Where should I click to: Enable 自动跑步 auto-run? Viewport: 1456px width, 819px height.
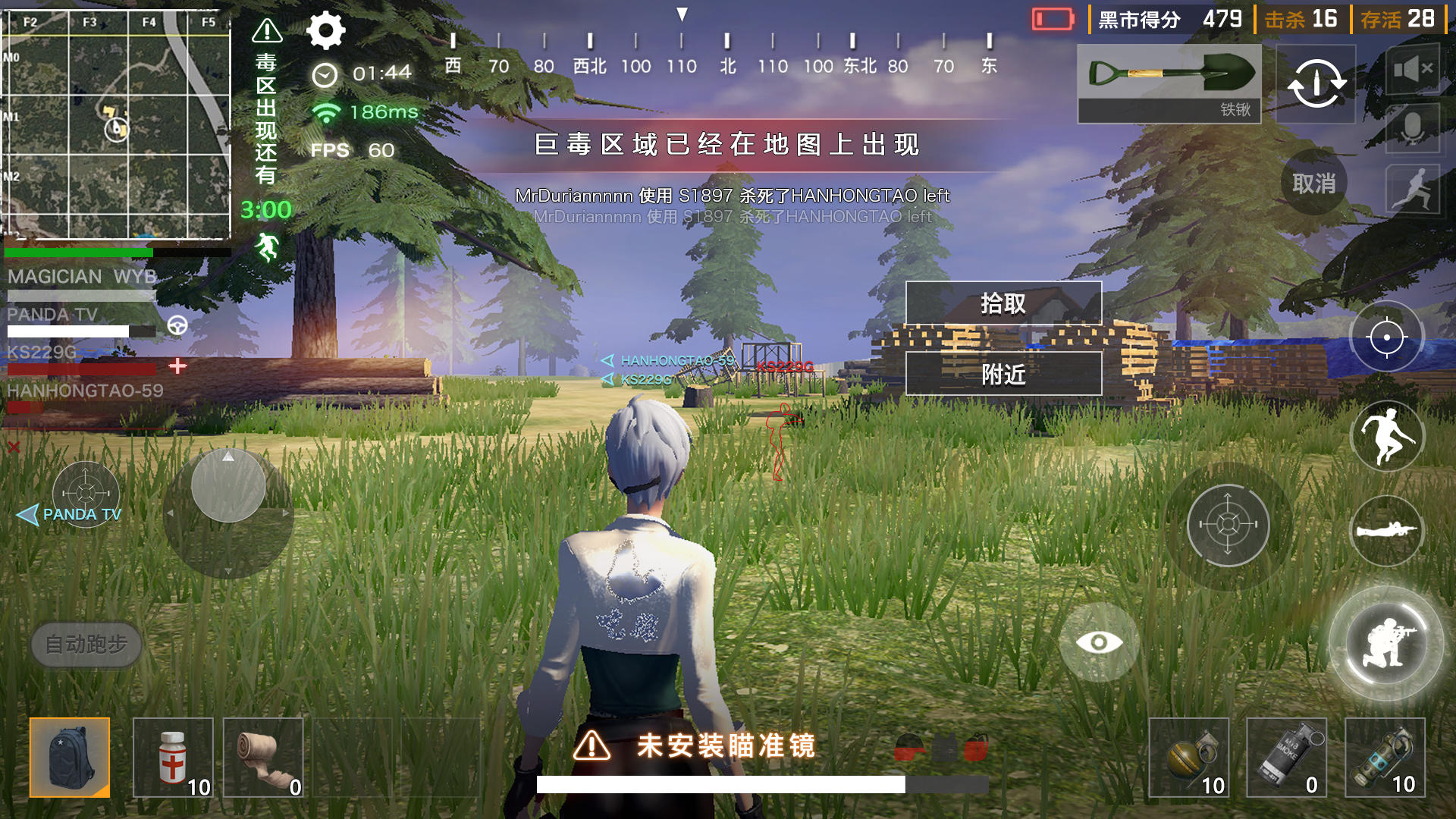(86, 645)
